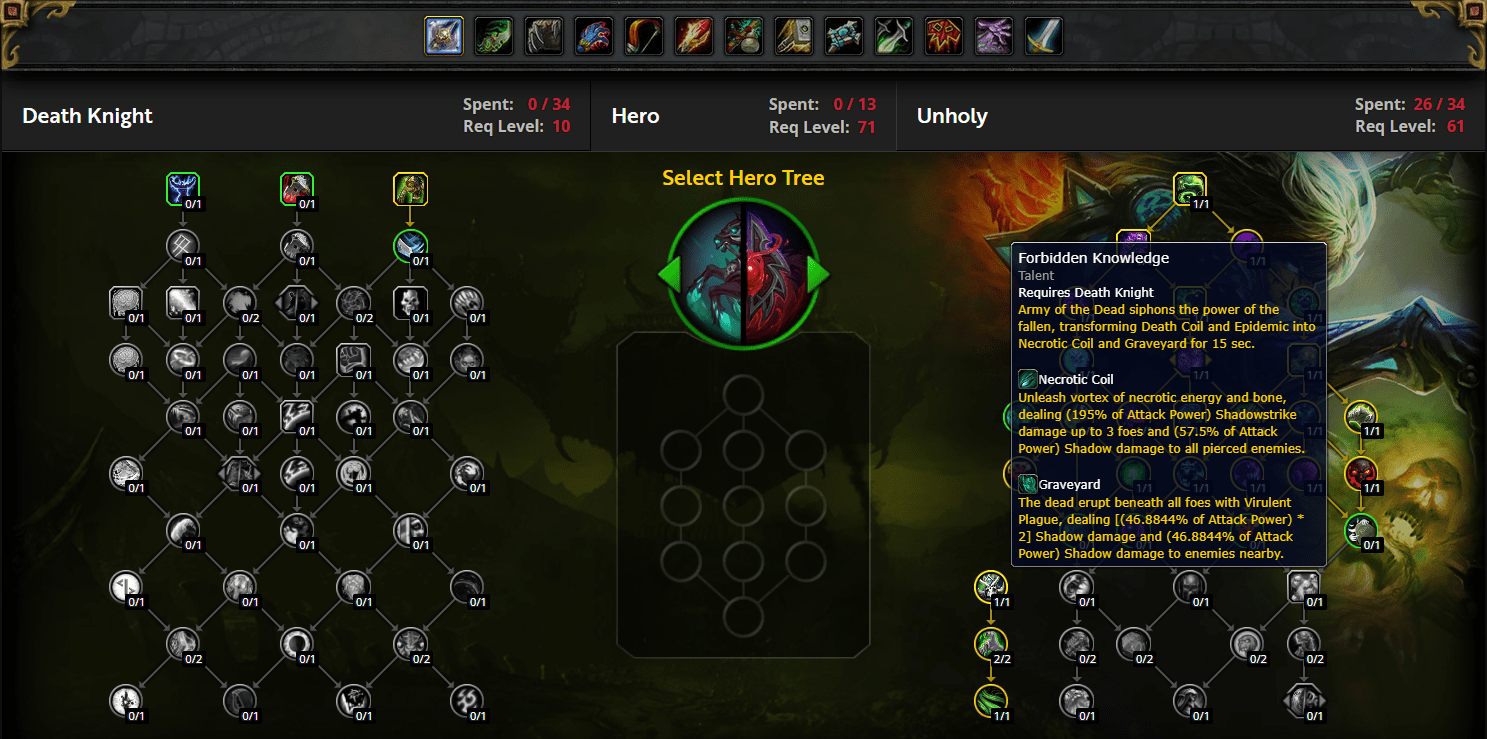
Task: Open the Warrior class tab with the sword icon
Action: click(1043, 35)
